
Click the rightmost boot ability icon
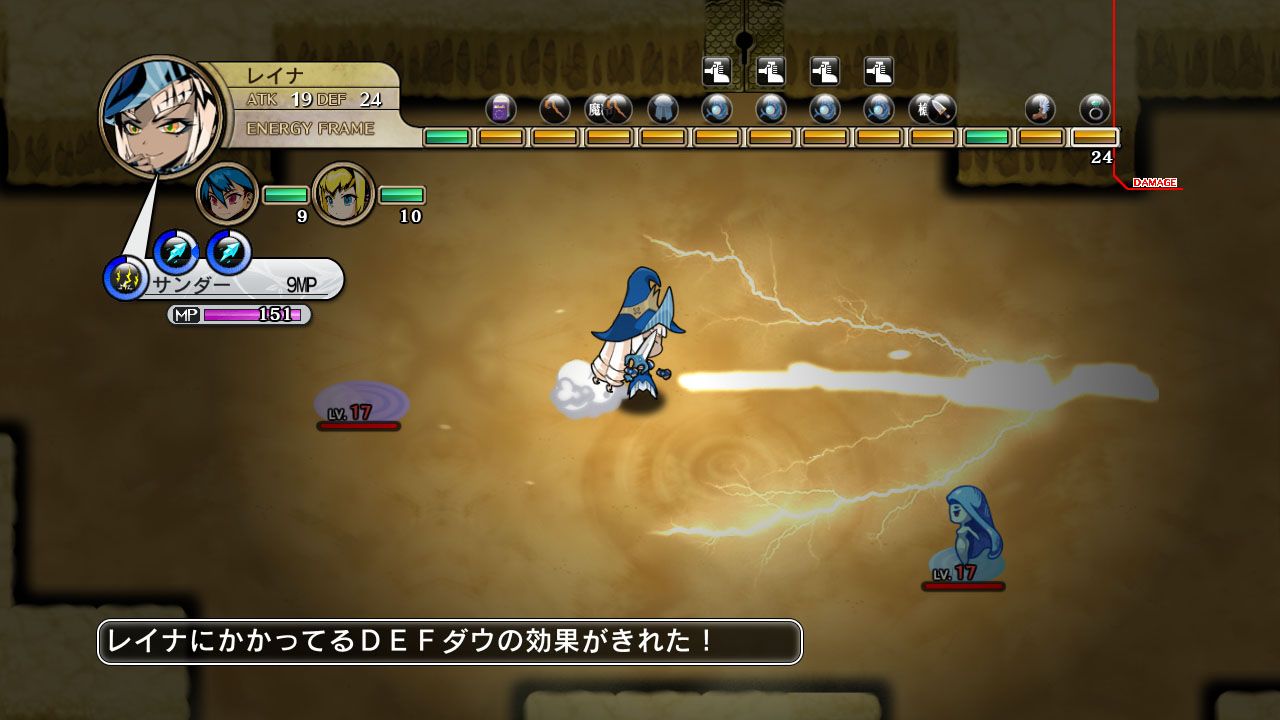tap(879, 72)
